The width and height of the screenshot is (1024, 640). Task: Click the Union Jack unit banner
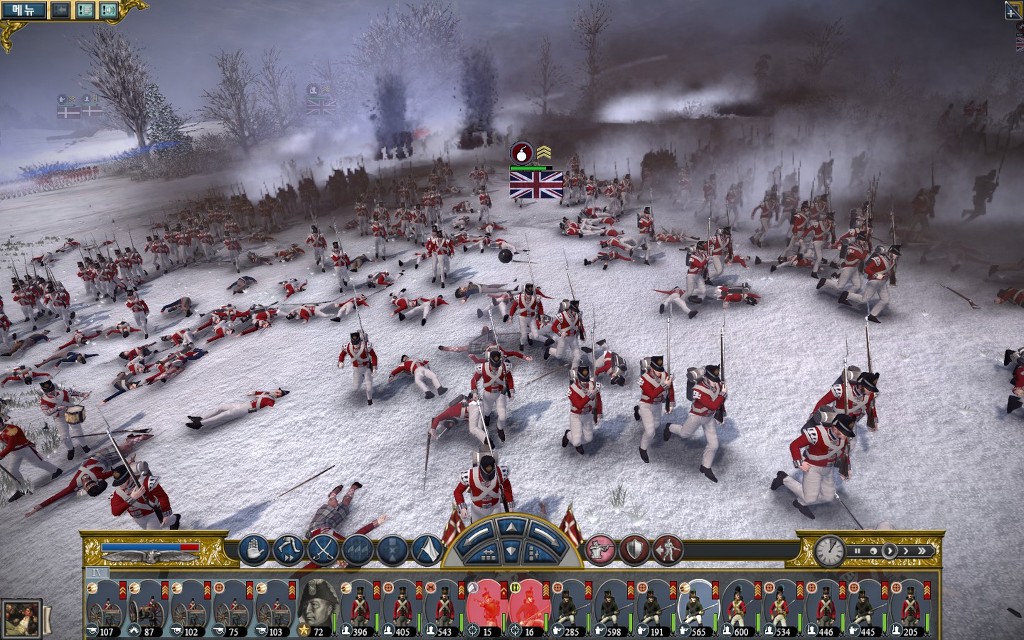pyautogui.click(x=536, y=184)
